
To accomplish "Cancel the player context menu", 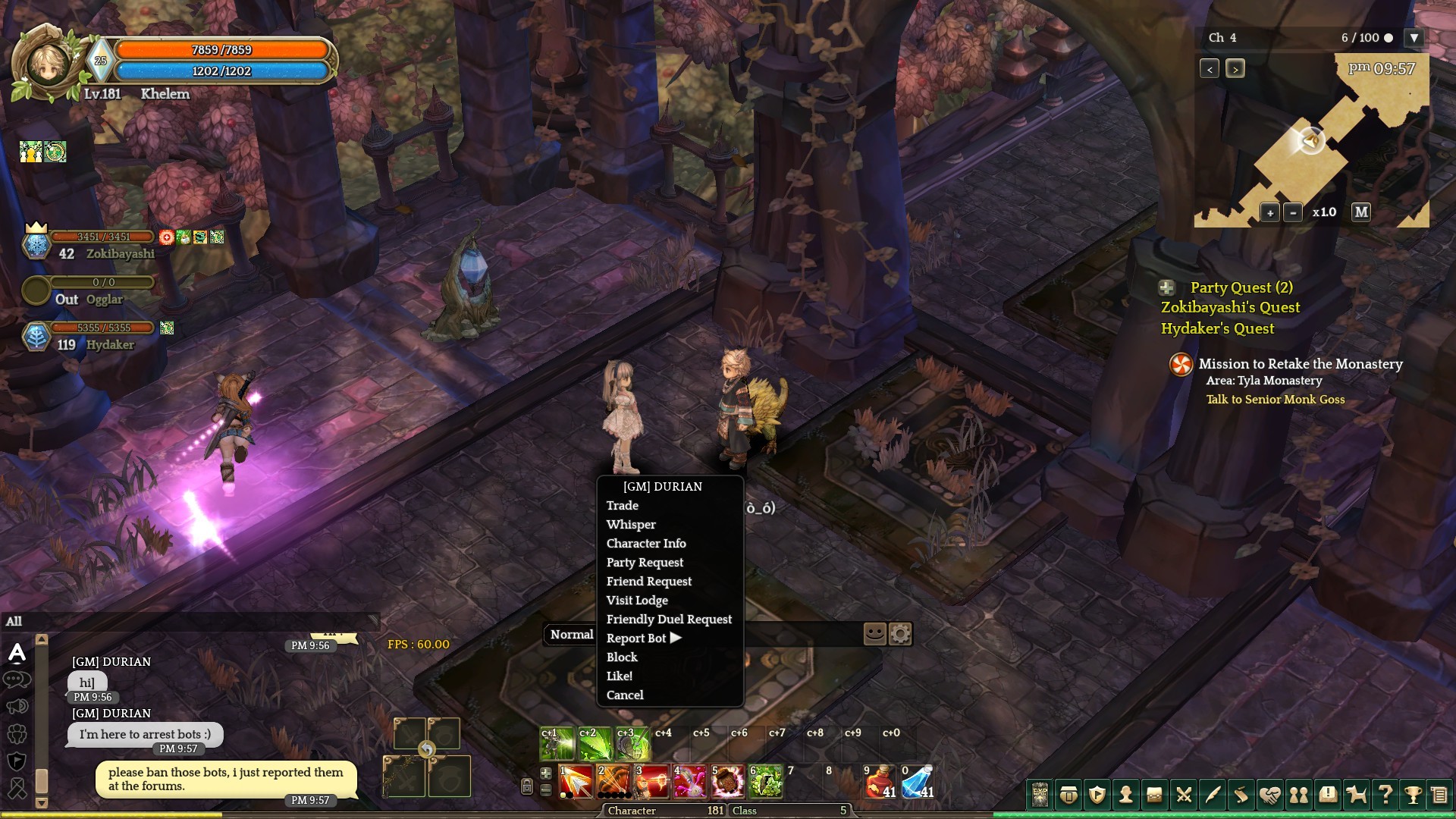I will 625,695.
